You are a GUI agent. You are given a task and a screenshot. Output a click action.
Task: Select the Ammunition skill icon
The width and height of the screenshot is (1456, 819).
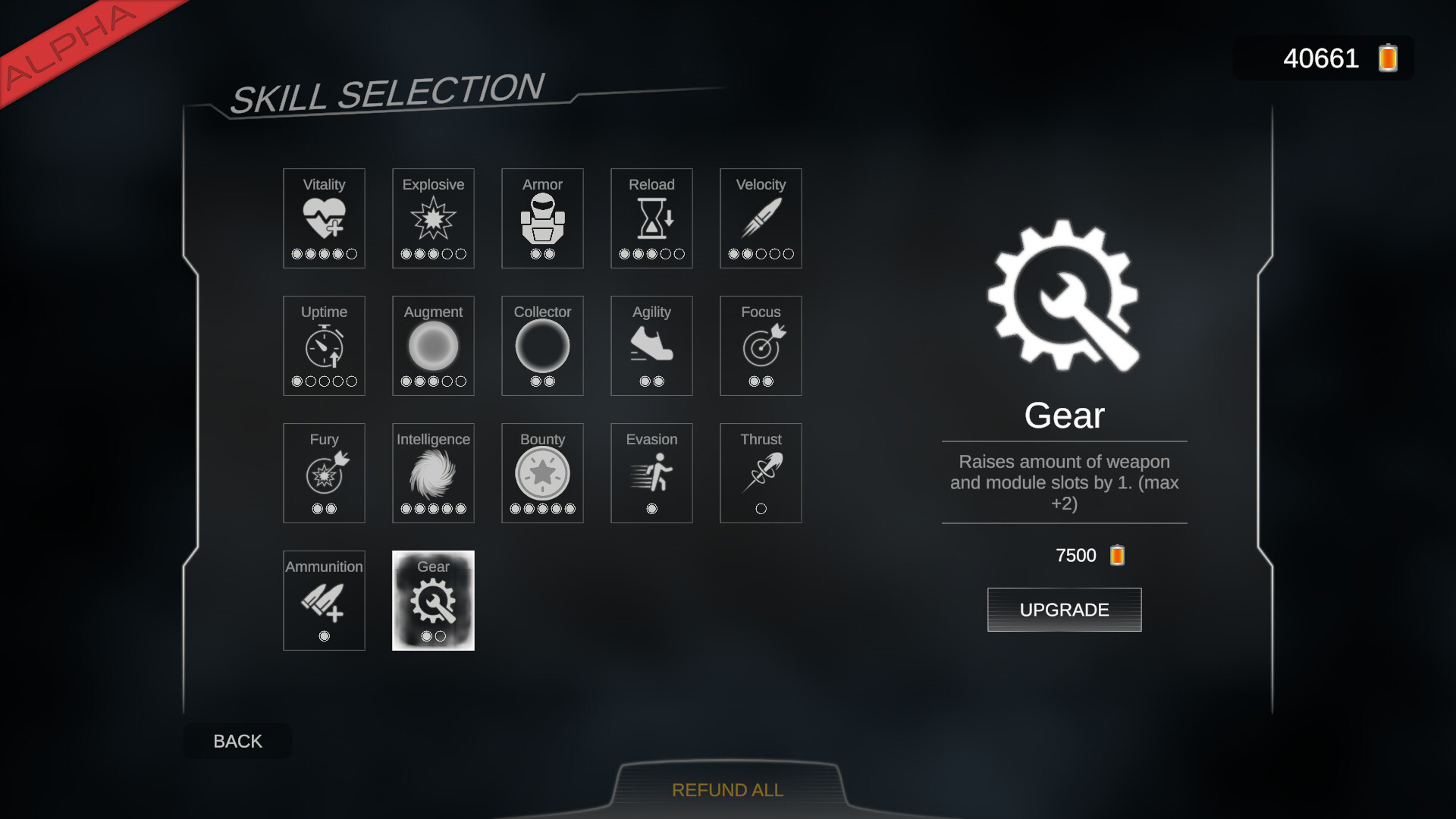pos(324,601)
